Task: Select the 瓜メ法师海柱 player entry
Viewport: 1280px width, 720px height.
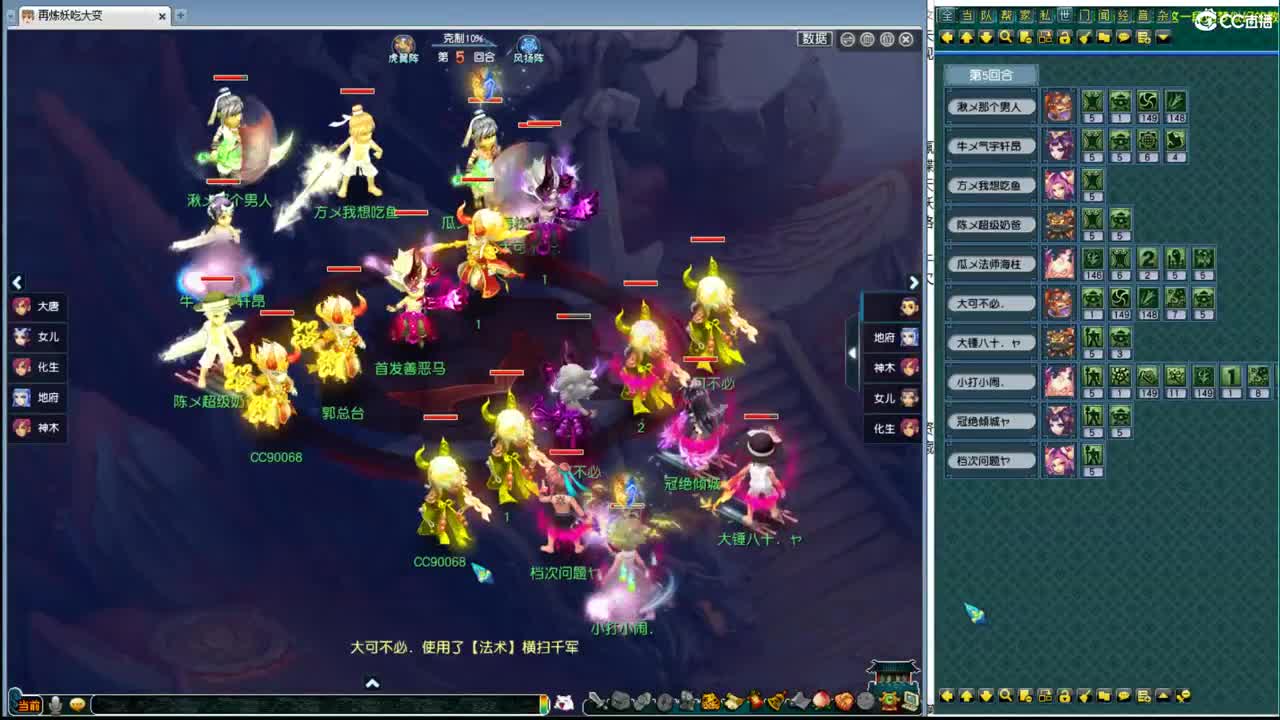Action: point(990,264)
